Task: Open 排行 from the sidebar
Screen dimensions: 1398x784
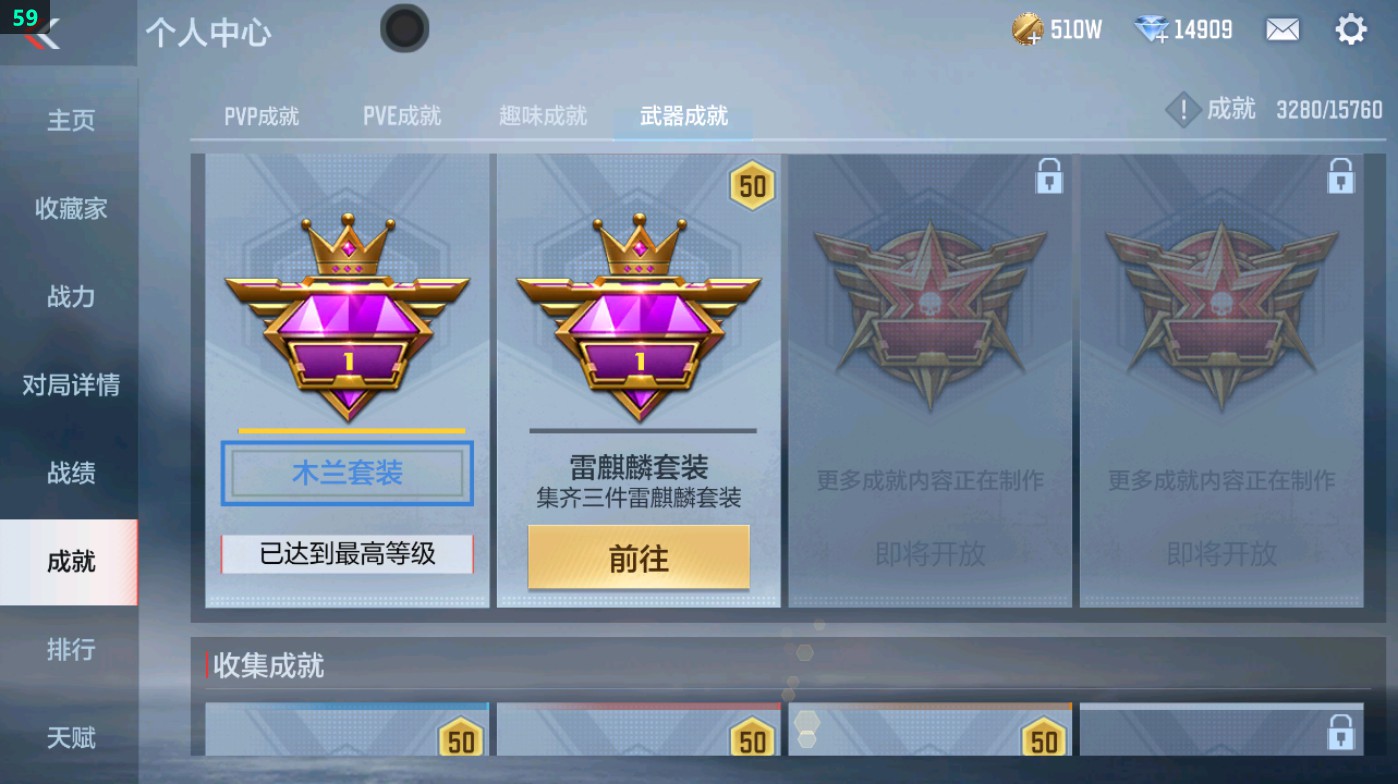Action: click(x=70, y=650)
